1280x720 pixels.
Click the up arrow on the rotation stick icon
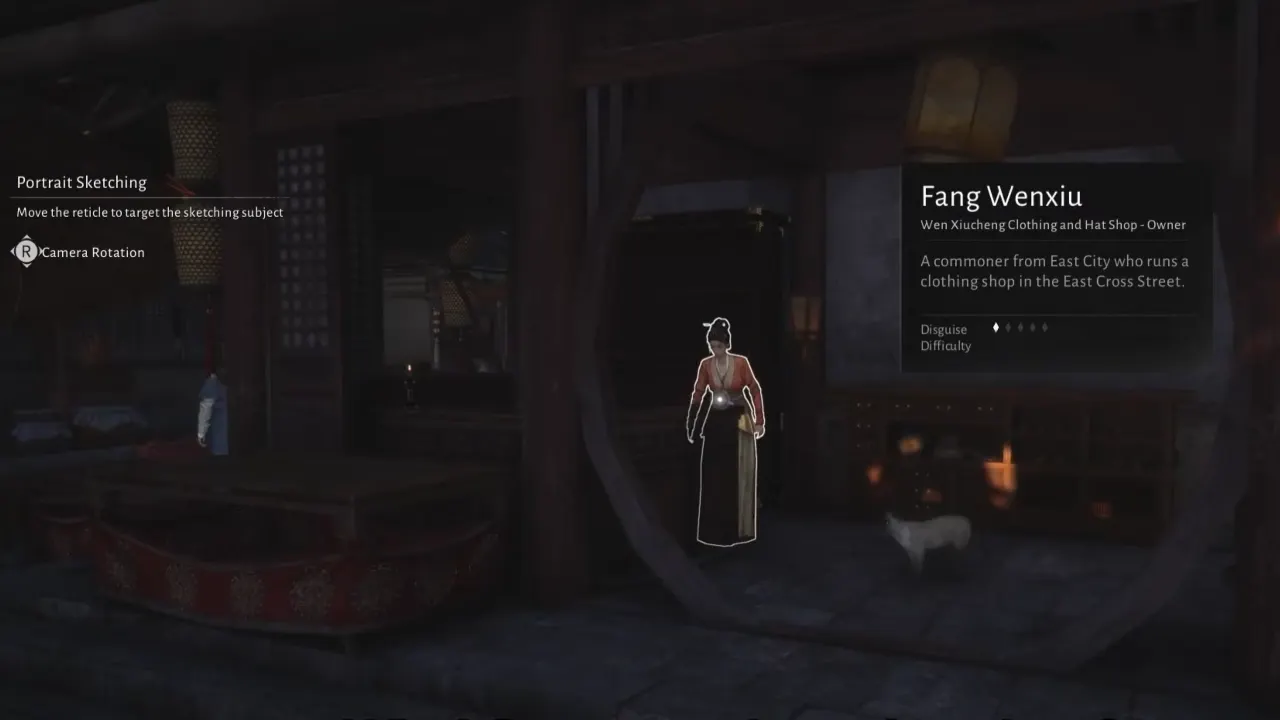tap(26, 237)
